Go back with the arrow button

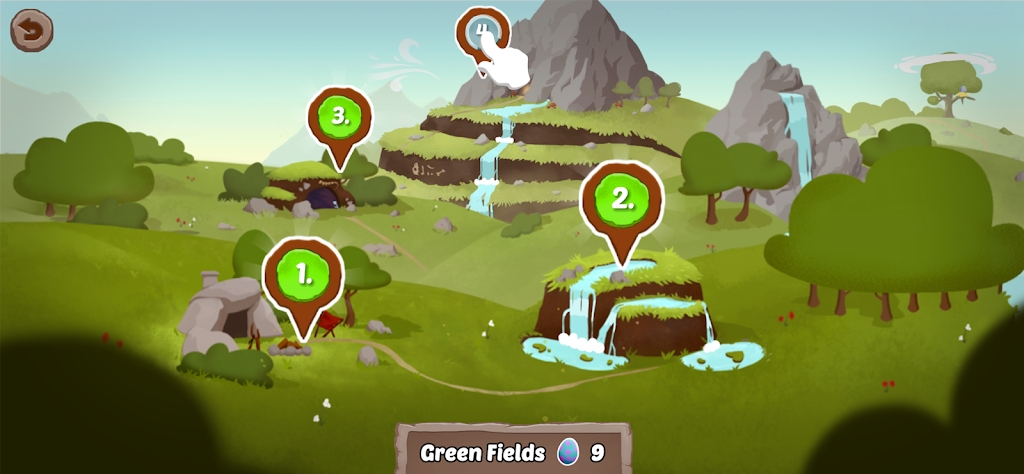[31, 30]
